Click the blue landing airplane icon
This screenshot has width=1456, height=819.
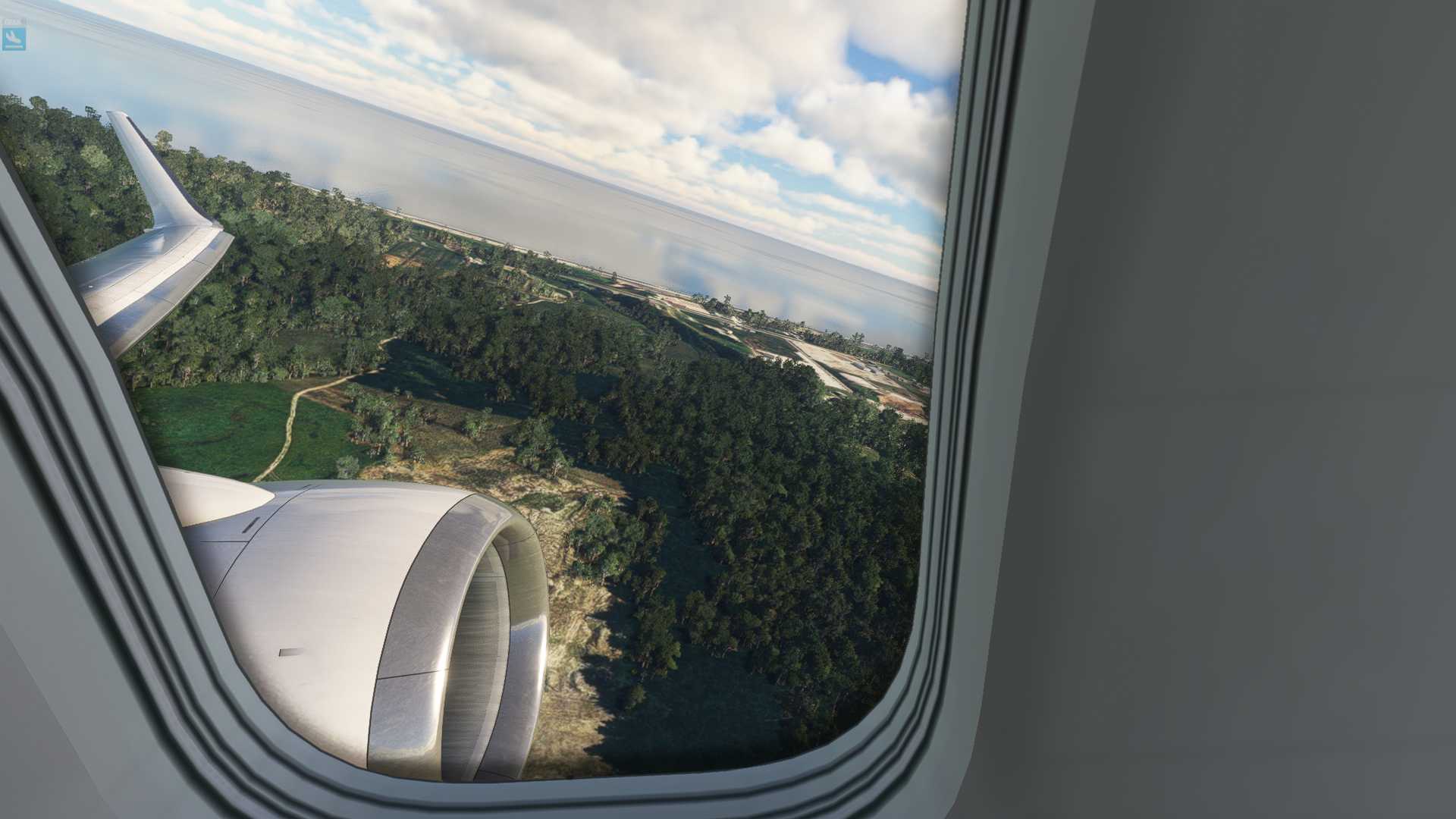[14, 36]
